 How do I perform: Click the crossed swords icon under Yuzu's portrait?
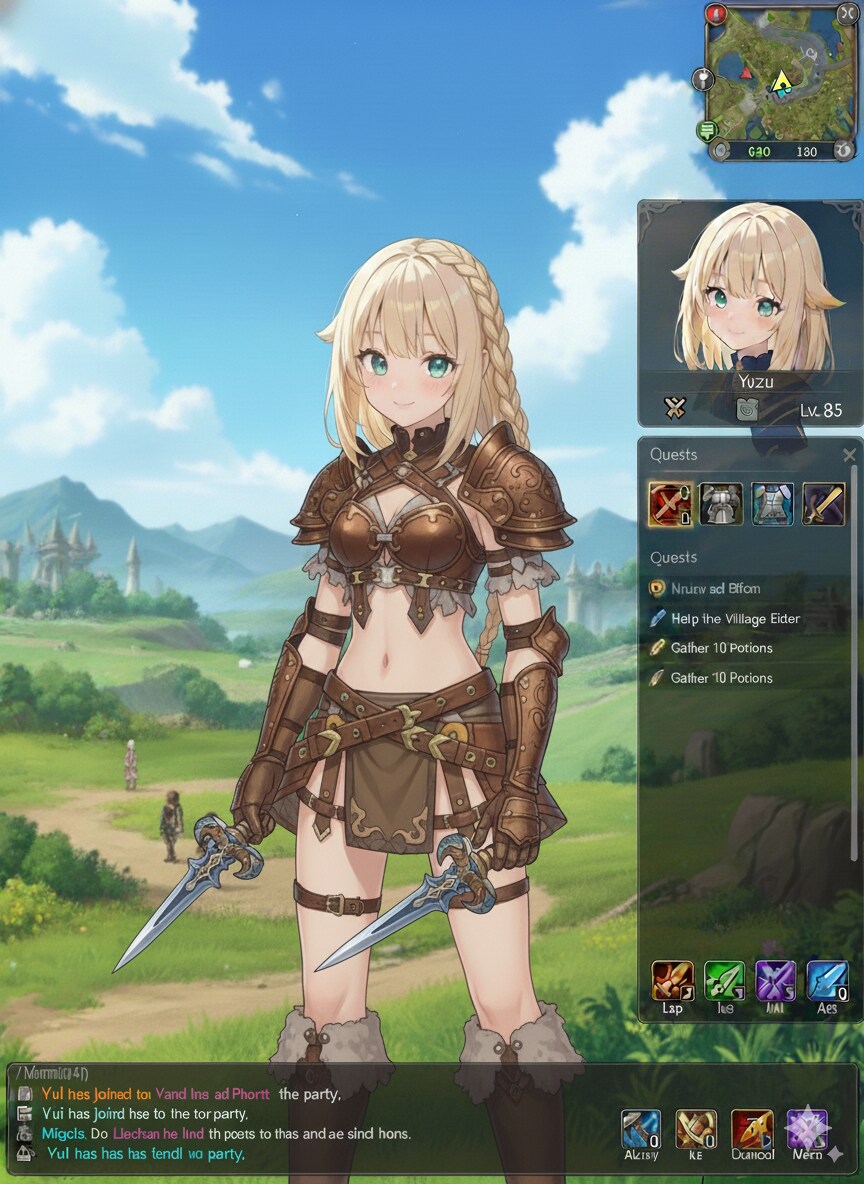675,408
